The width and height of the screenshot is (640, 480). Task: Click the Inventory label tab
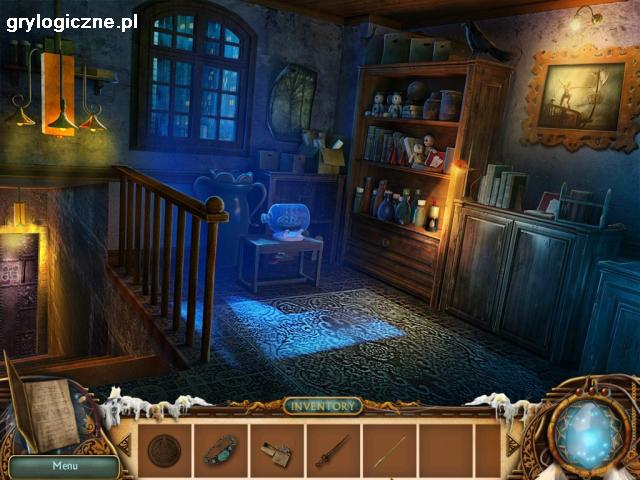[322, 406]
